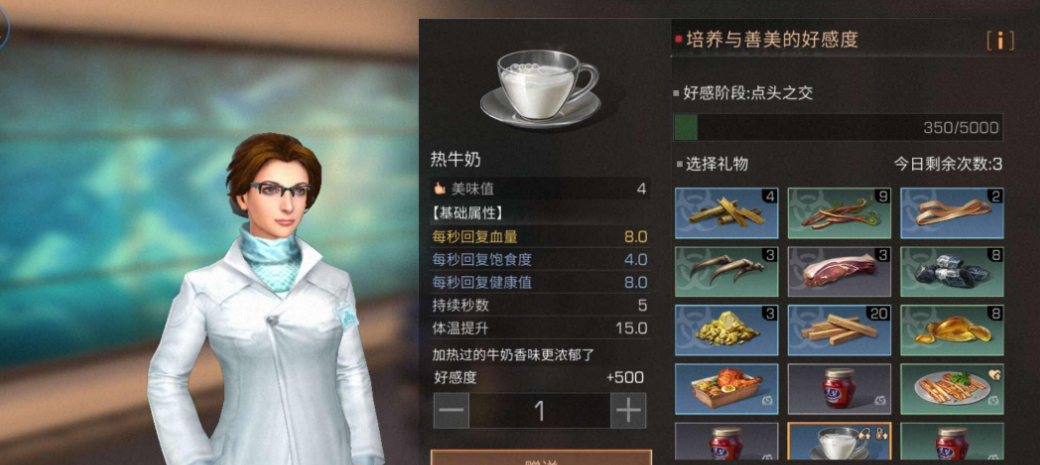
Task: Click the orange send gift button
Action: (541, 458)
